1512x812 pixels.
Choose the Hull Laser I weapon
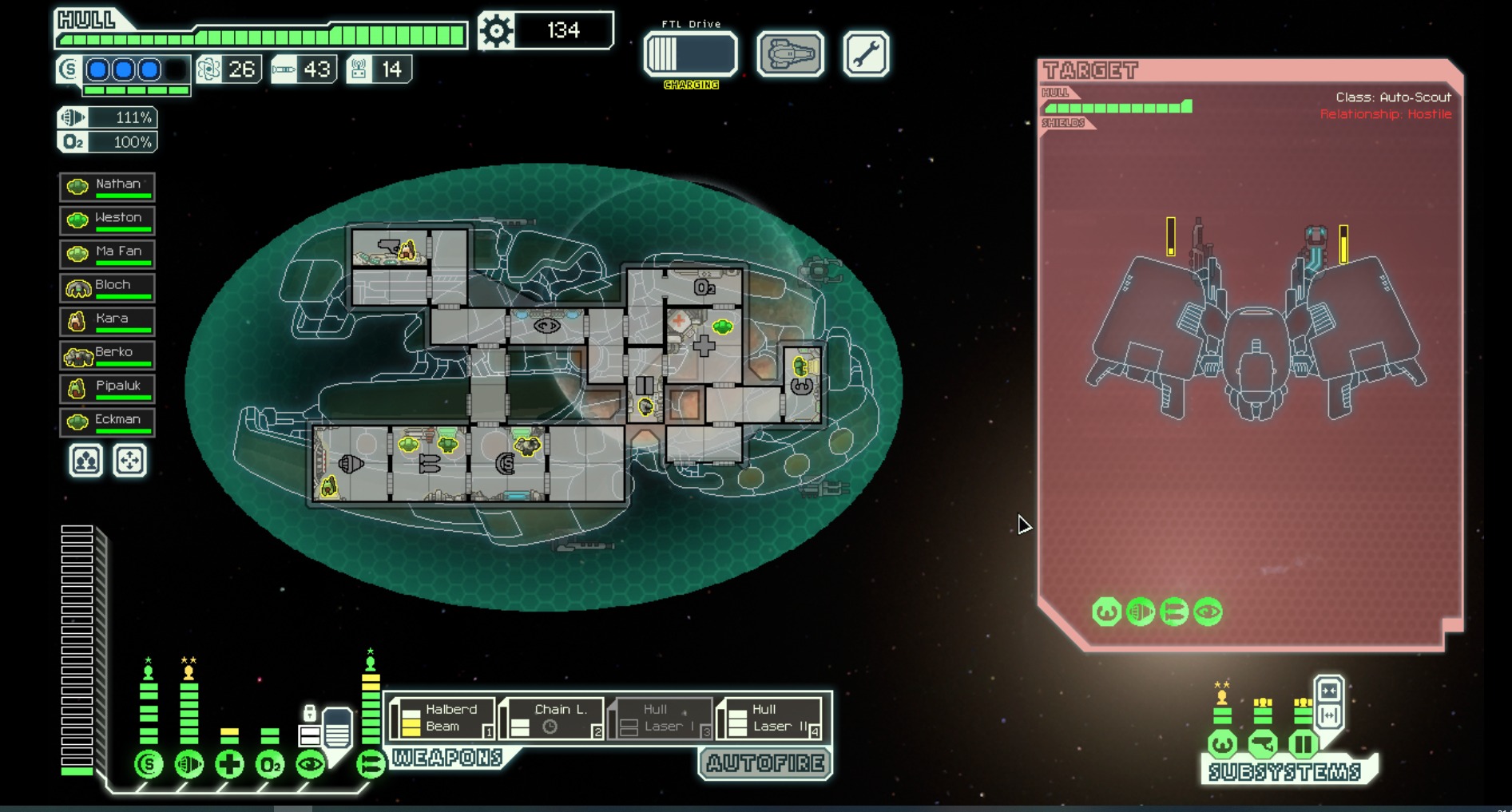661,718
